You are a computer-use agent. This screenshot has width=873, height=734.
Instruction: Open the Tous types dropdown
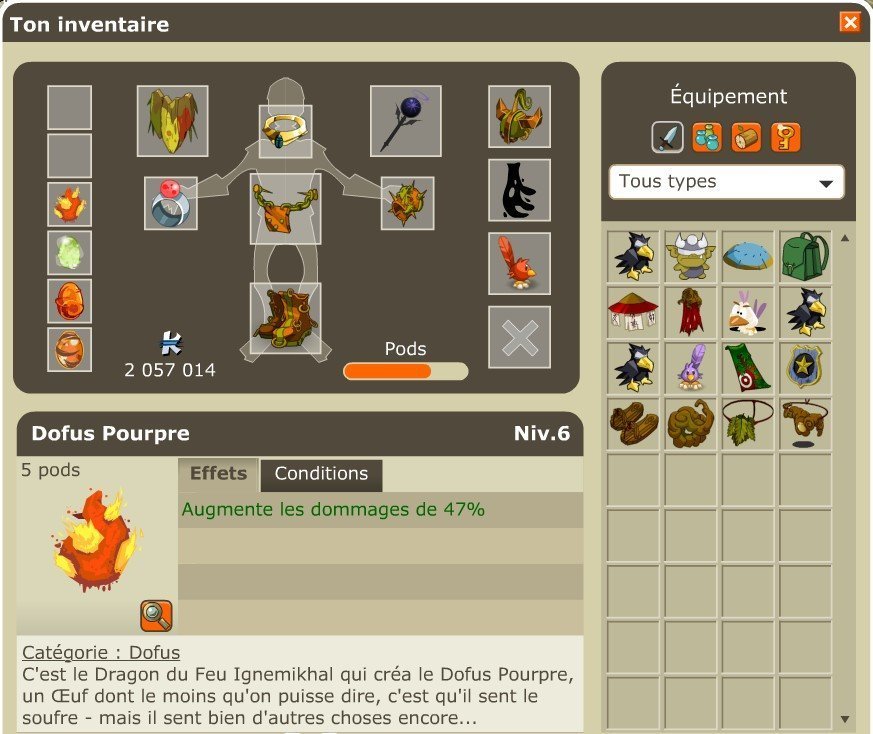click(x=726, y=182)
